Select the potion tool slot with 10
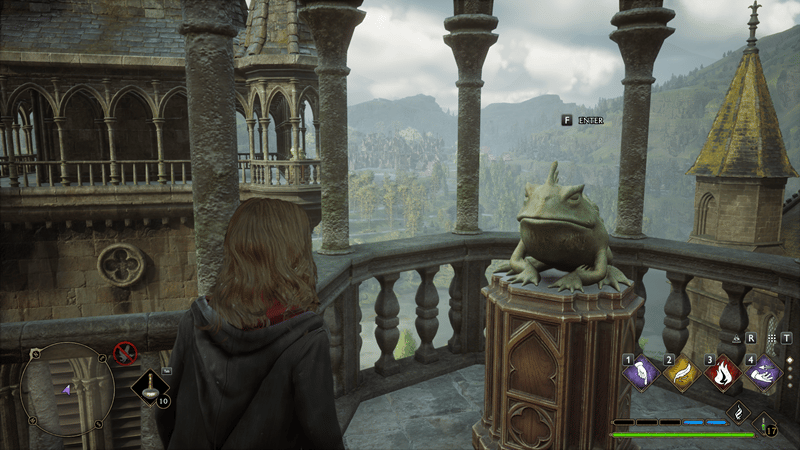 coord(150,384)
